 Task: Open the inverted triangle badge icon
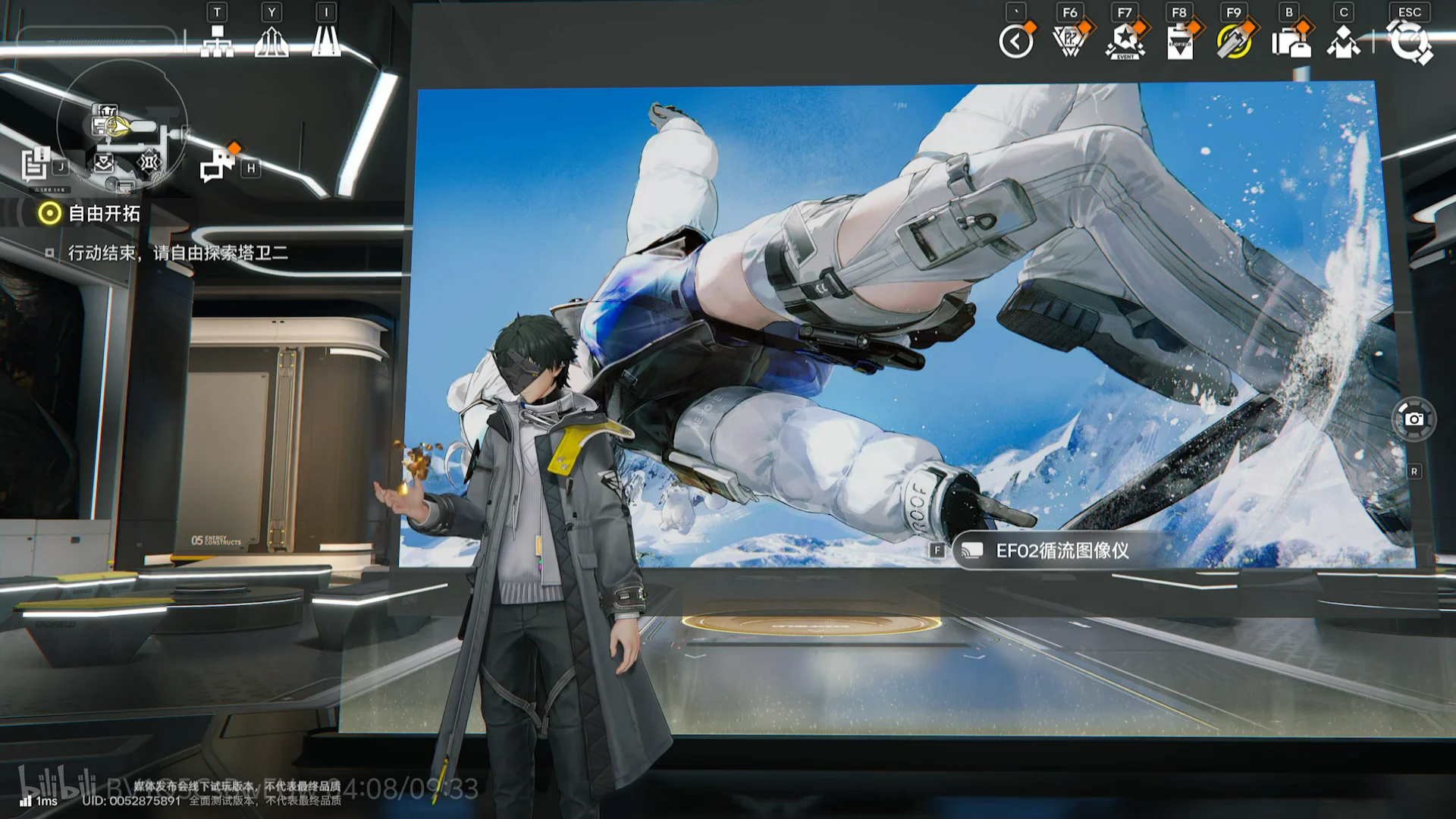(1070, 41)
